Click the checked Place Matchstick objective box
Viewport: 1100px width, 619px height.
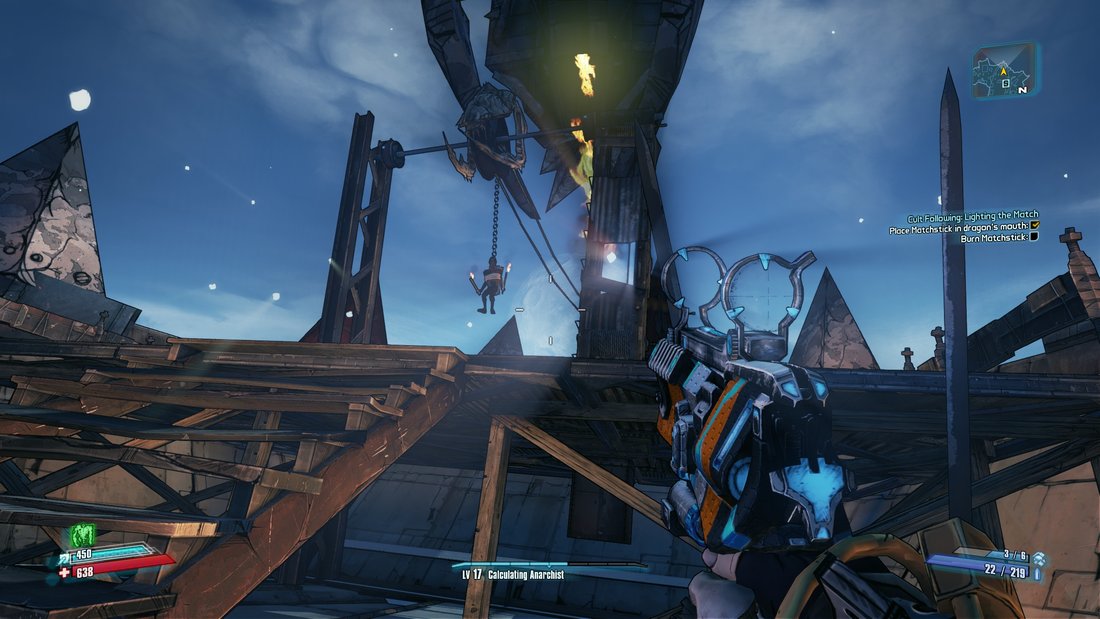pos(1034,226)
